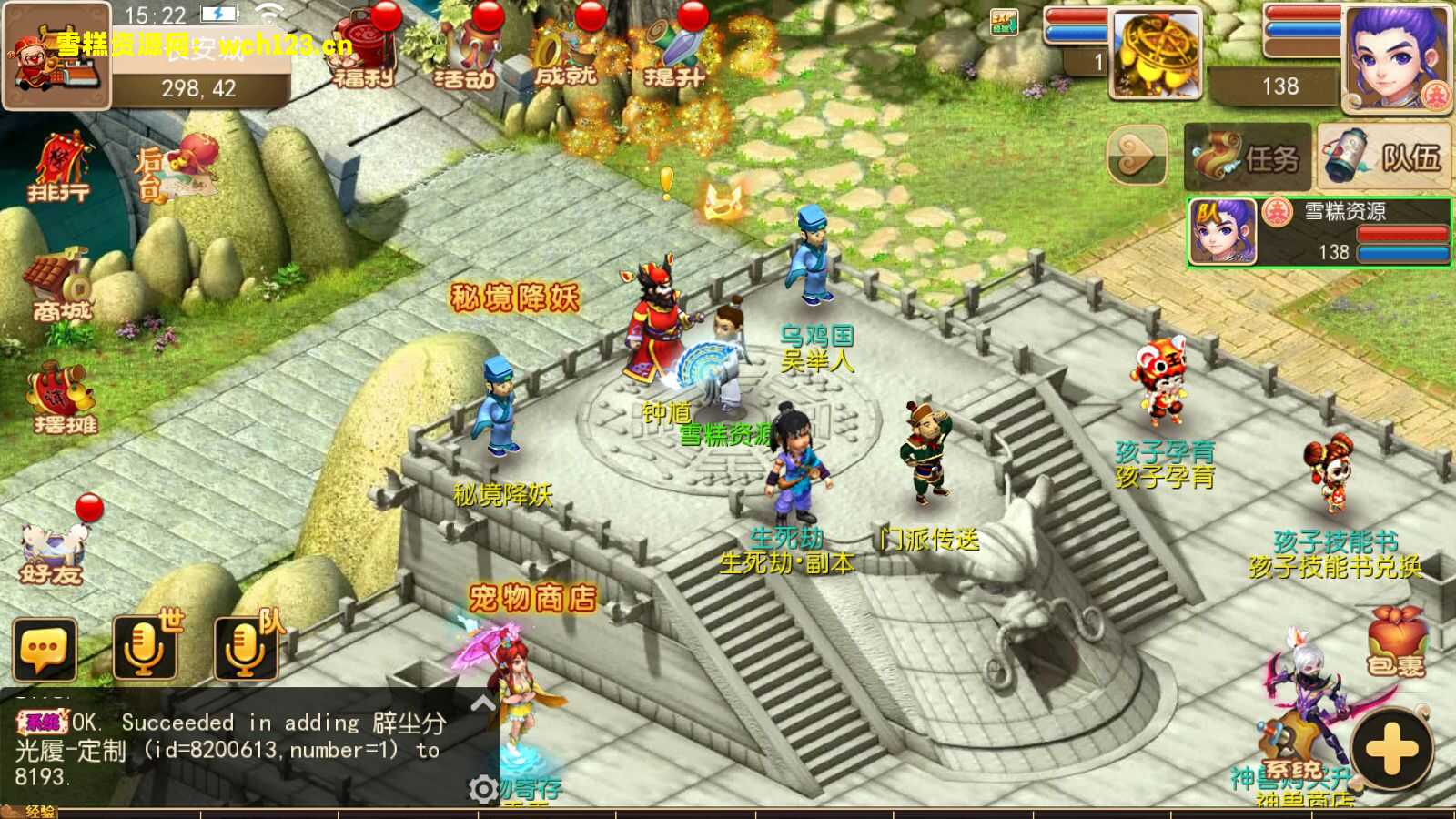Open the 摆摊 stall market
The width and height of the screenshot is (1456, 819).
pos(62,399)
